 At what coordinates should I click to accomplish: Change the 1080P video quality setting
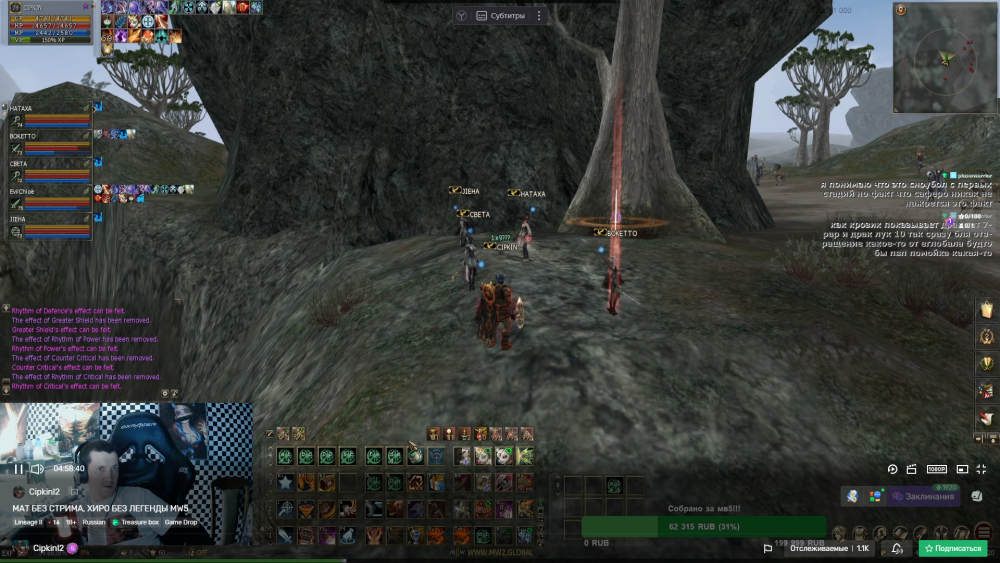(937, 469)
